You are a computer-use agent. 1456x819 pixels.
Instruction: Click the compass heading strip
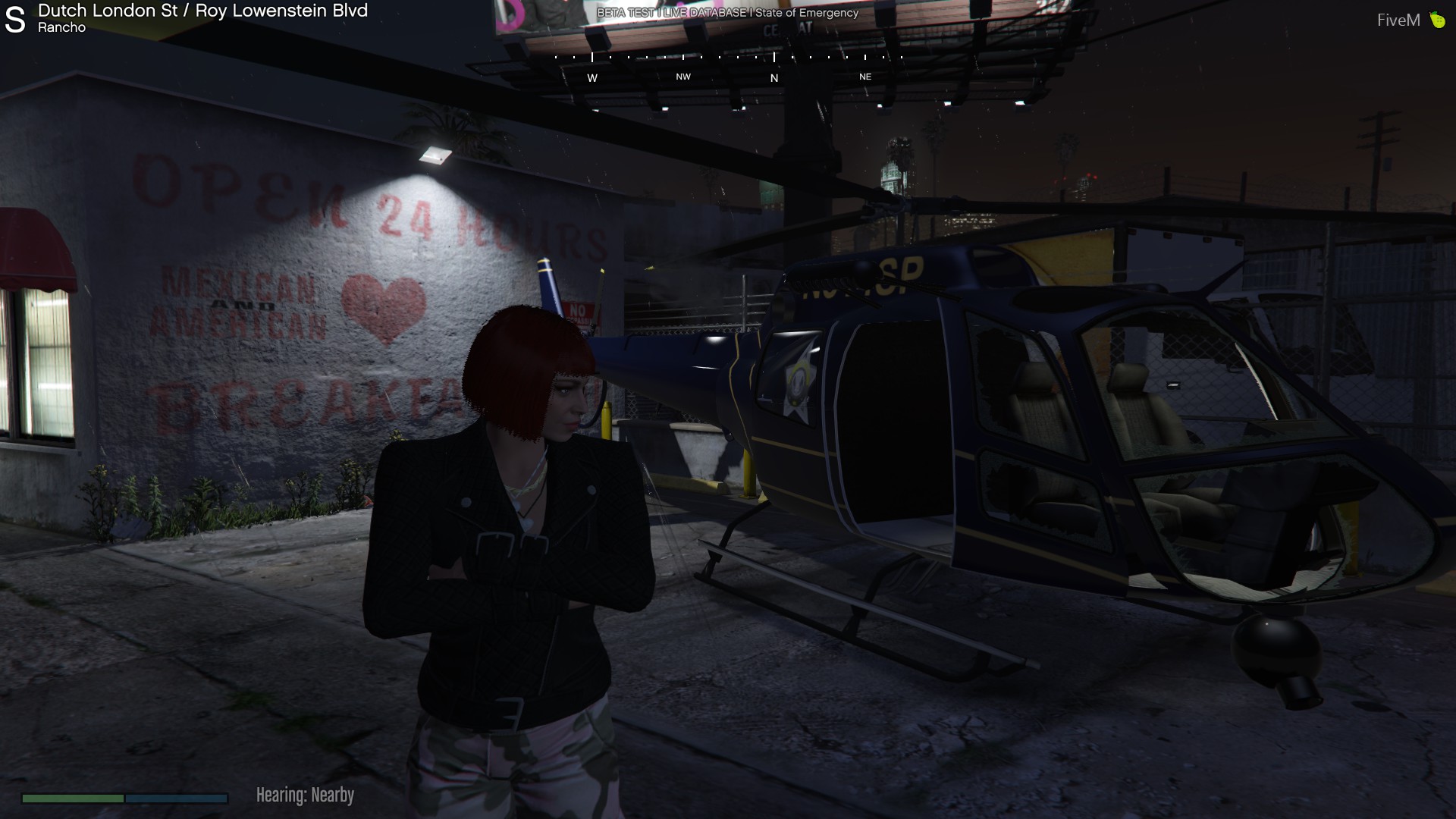pos(728,67)
